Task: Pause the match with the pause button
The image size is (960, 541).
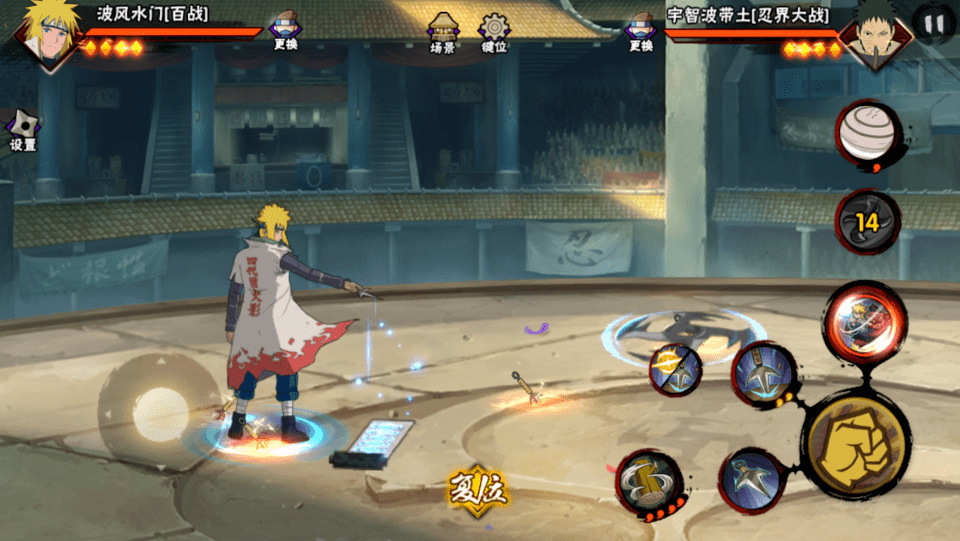Action: click(x=933, y=24)
